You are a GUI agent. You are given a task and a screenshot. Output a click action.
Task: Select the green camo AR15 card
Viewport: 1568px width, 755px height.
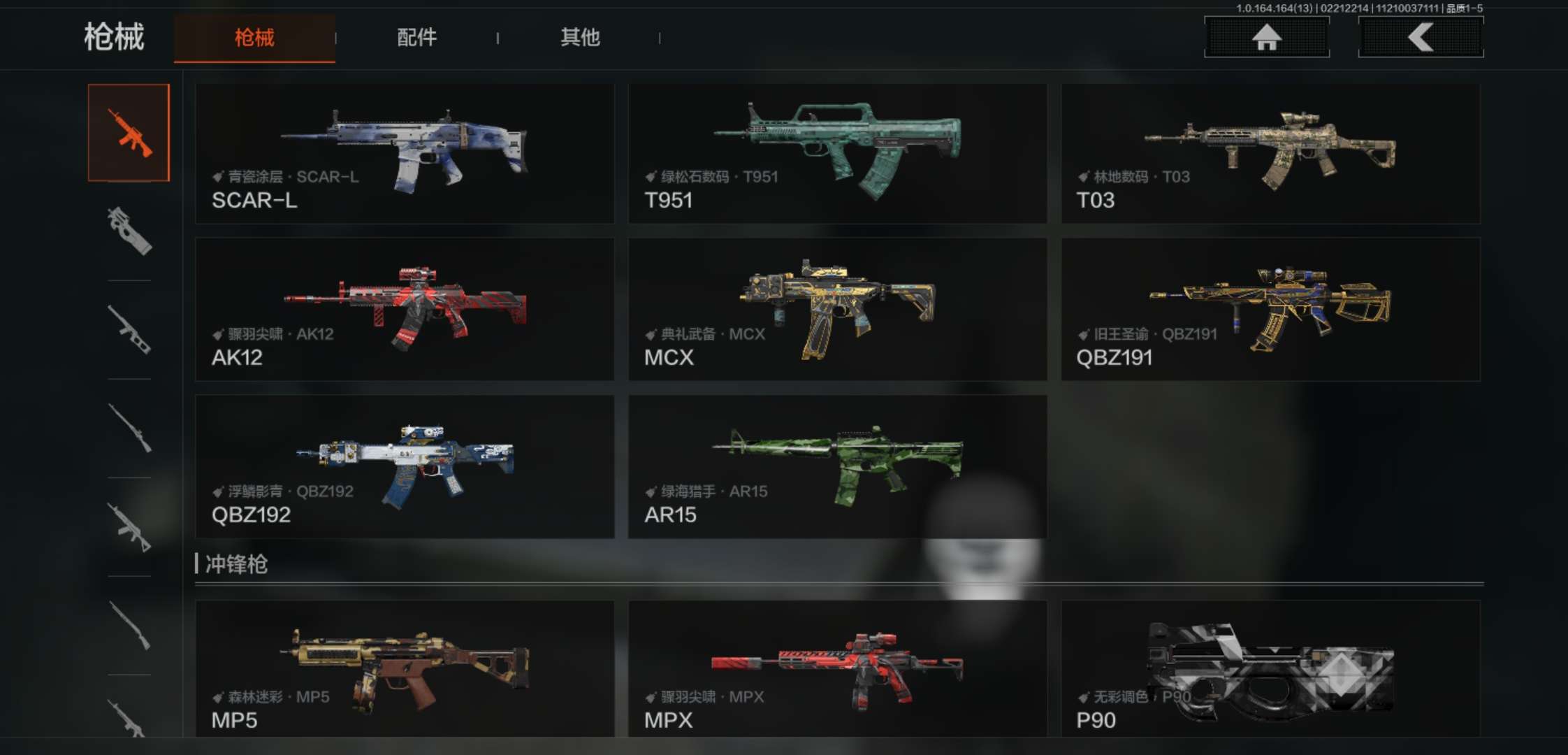click(x=837, y=466)
